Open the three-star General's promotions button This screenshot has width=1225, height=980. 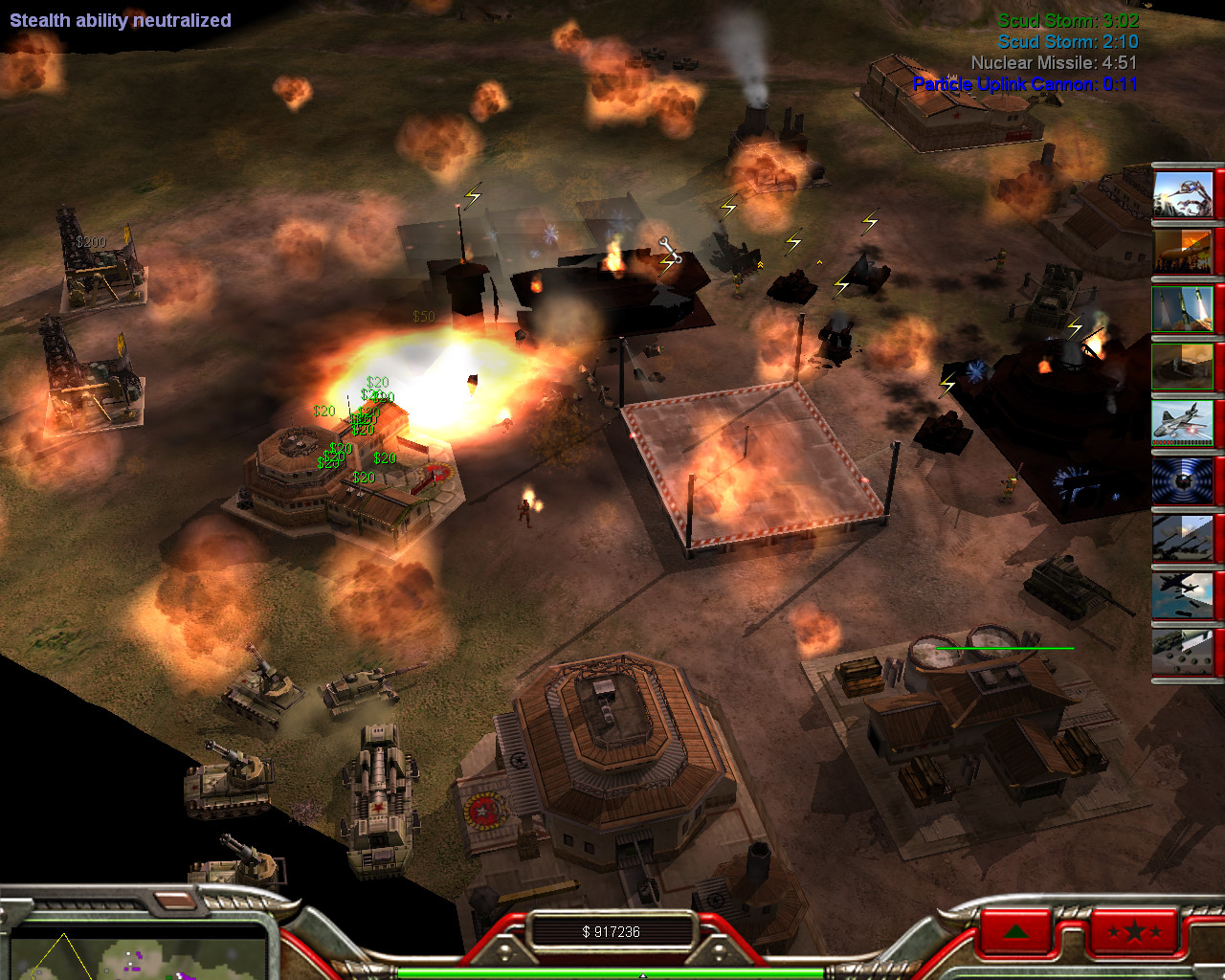click(1133, 930)
